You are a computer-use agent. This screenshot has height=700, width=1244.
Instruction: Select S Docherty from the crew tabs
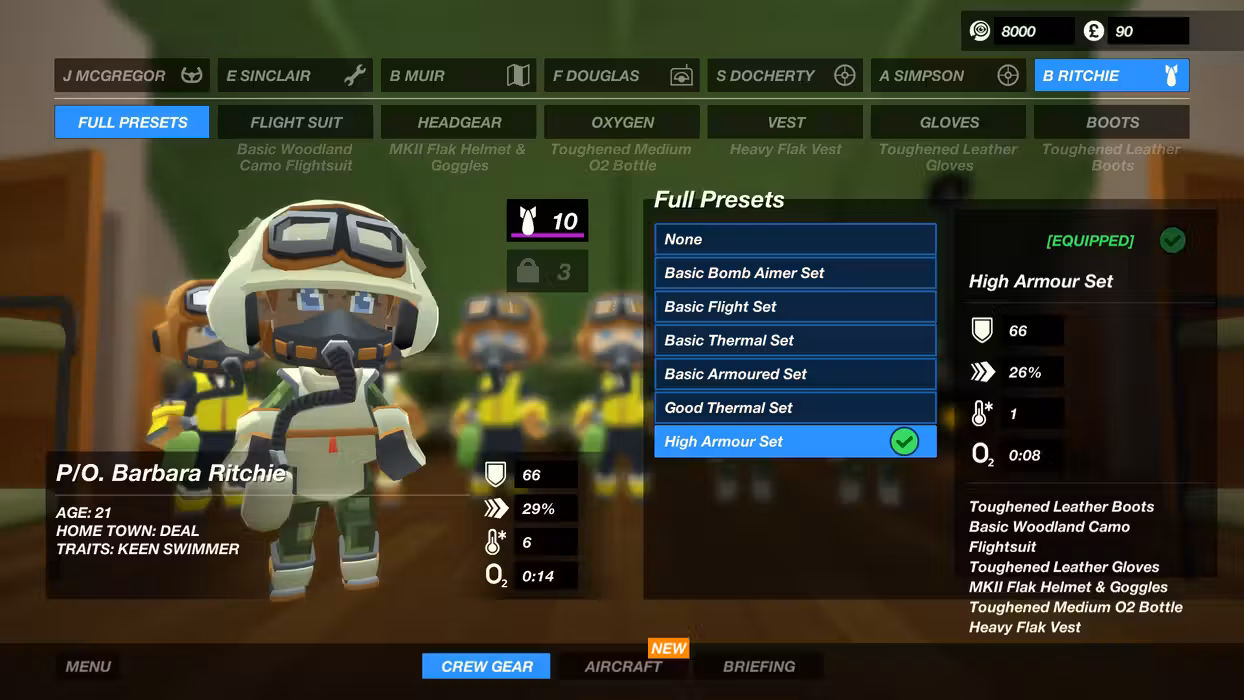(785, 76)
